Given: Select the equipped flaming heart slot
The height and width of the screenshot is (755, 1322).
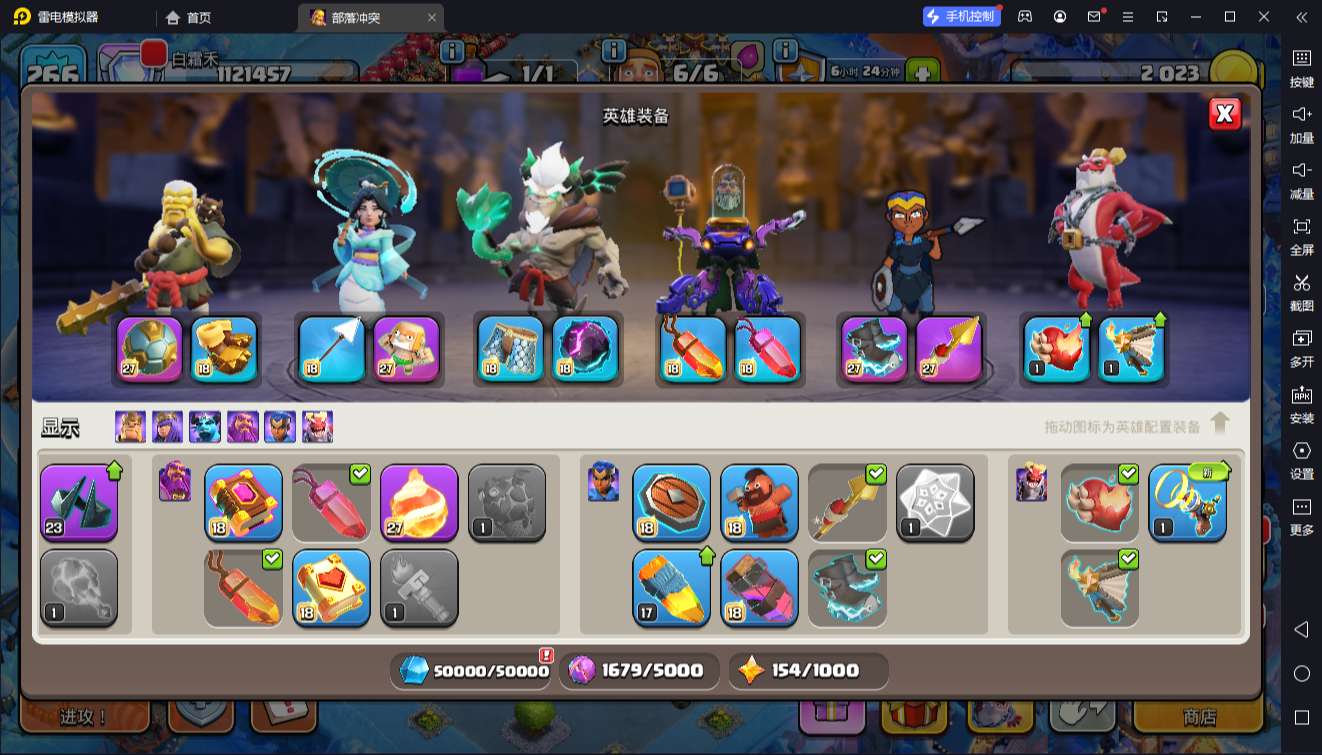Looking at the screenshot, I should tap(1057, 349).
